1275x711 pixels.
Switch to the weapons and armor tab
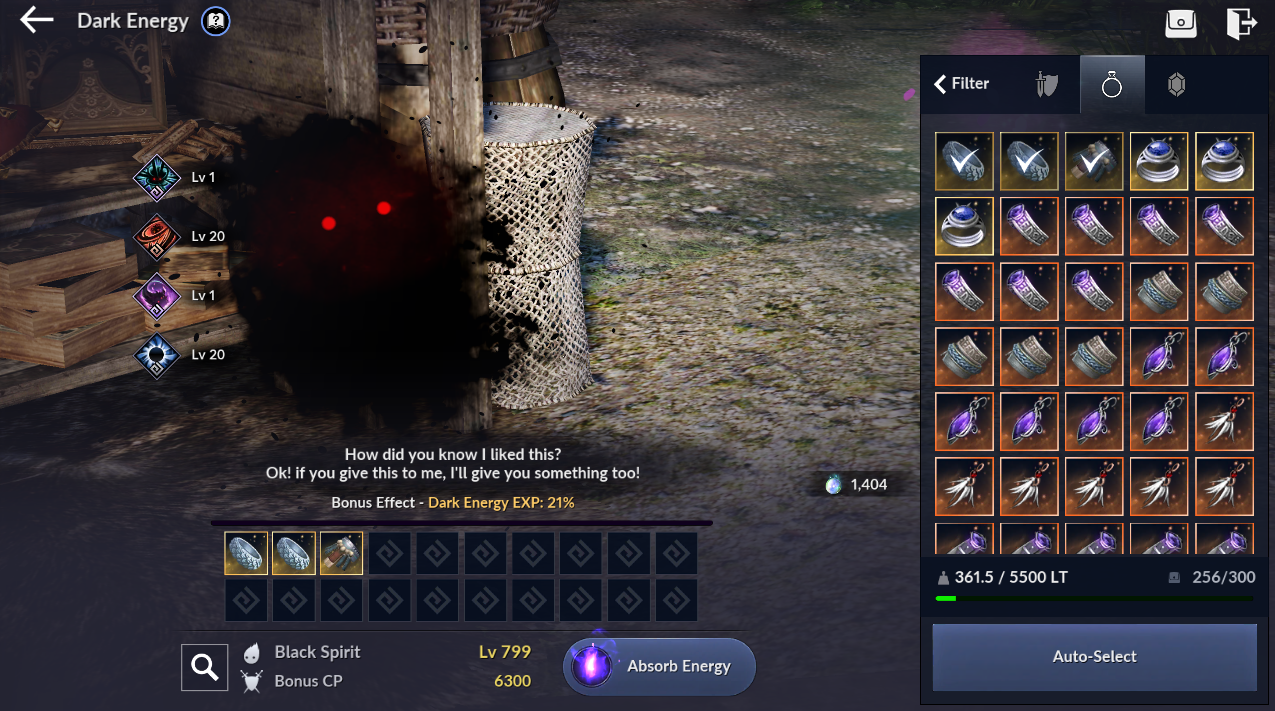tap(1047, 85)
